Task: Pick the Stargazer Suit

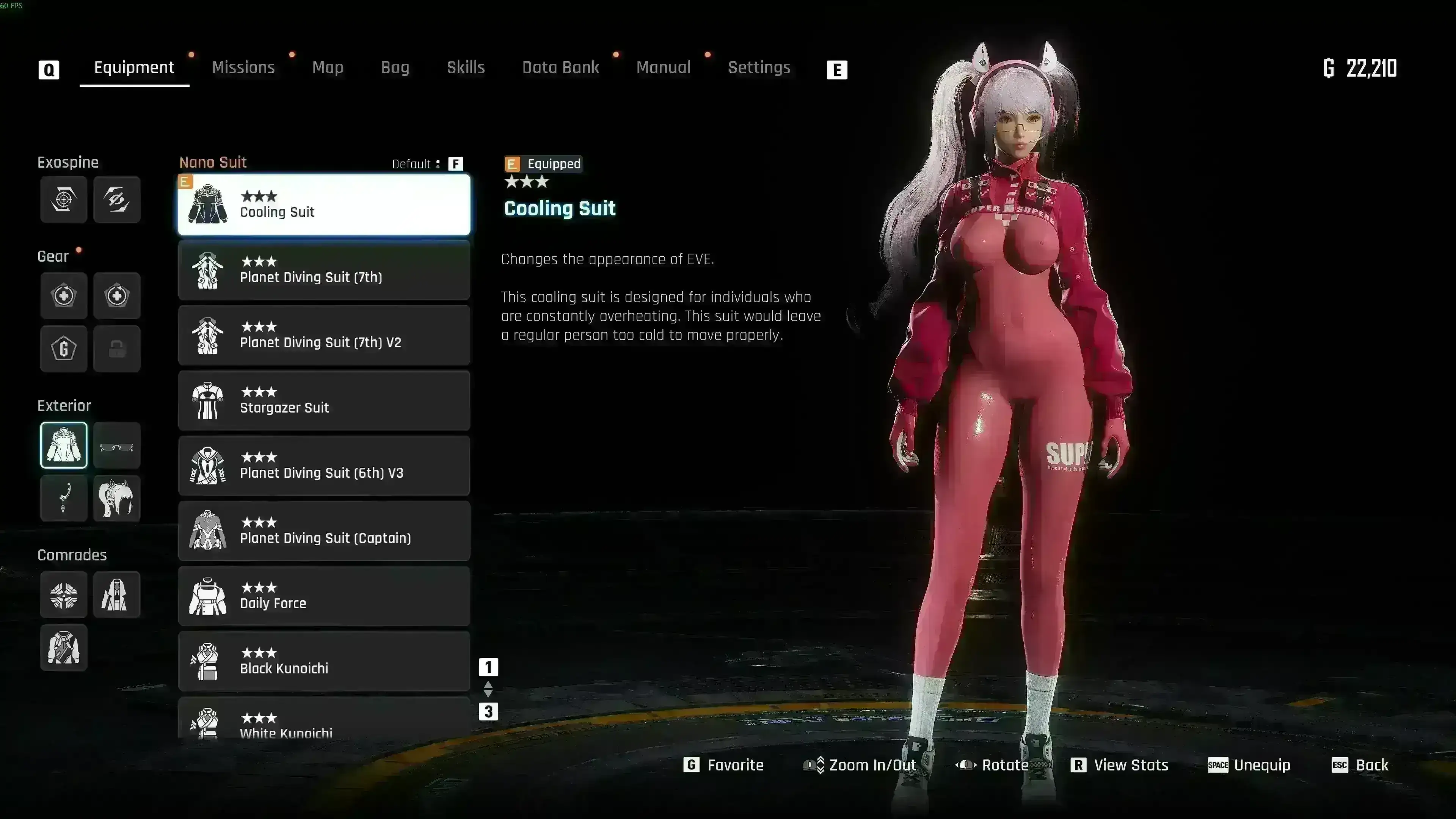Action: [x=324, y=401]
